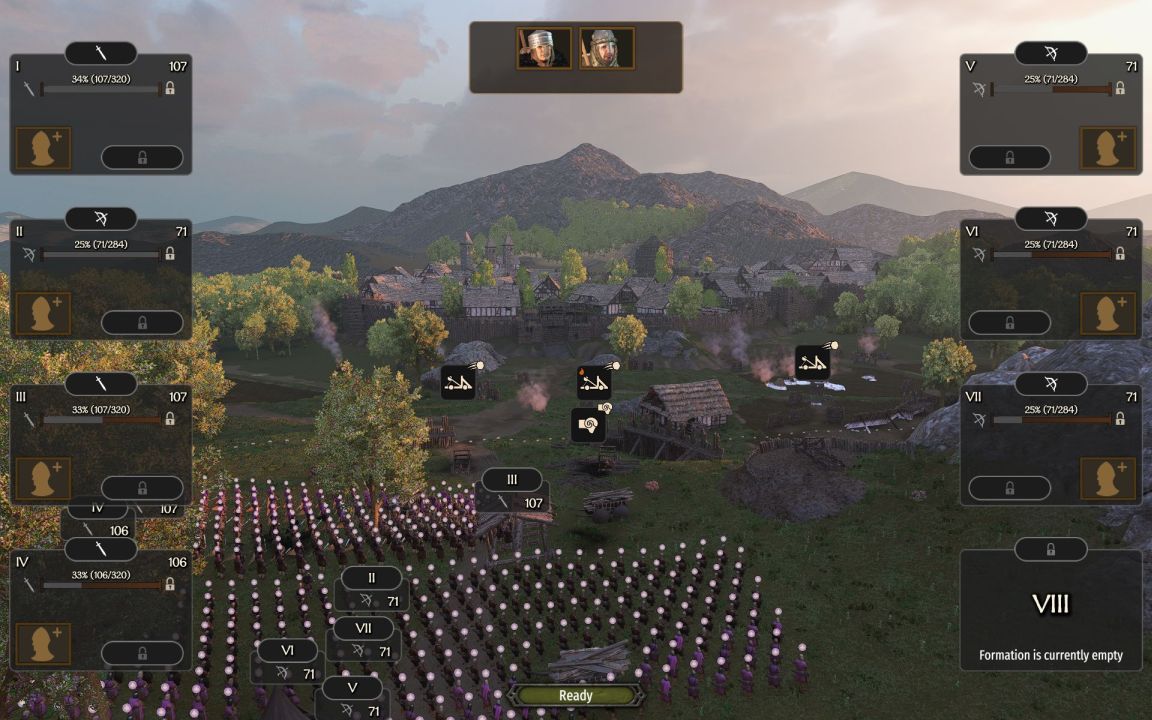Select the formation VII archer marker on the field
The height and width of the screenshot is (720, 1152).
tap(364, 640)
